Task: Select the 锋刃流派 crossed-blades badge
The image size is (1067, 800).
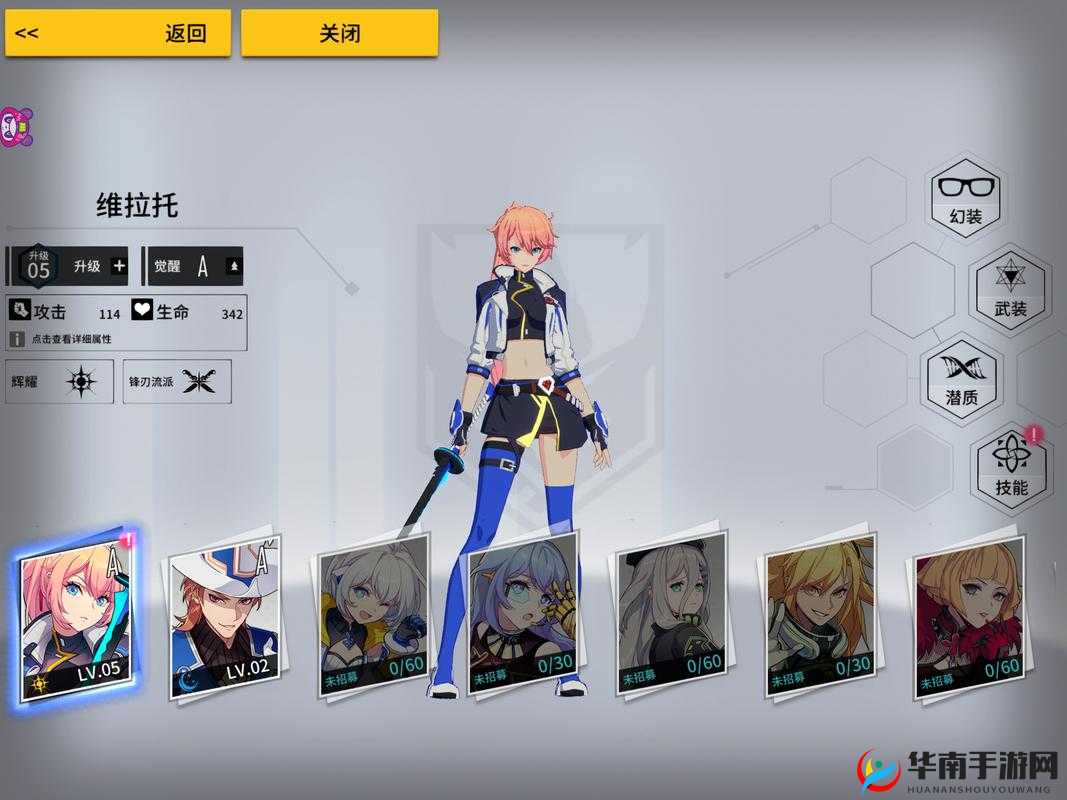Action: pos(177,381)
